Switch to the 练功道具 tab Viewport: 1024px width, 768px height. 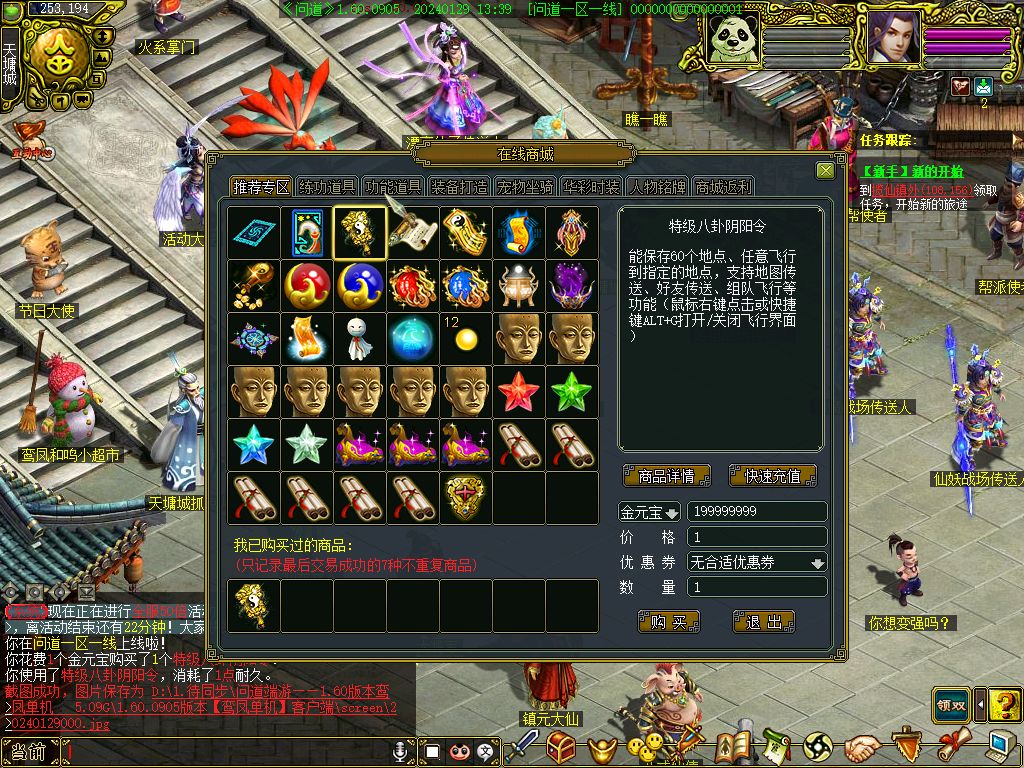[x=328, y=187]
